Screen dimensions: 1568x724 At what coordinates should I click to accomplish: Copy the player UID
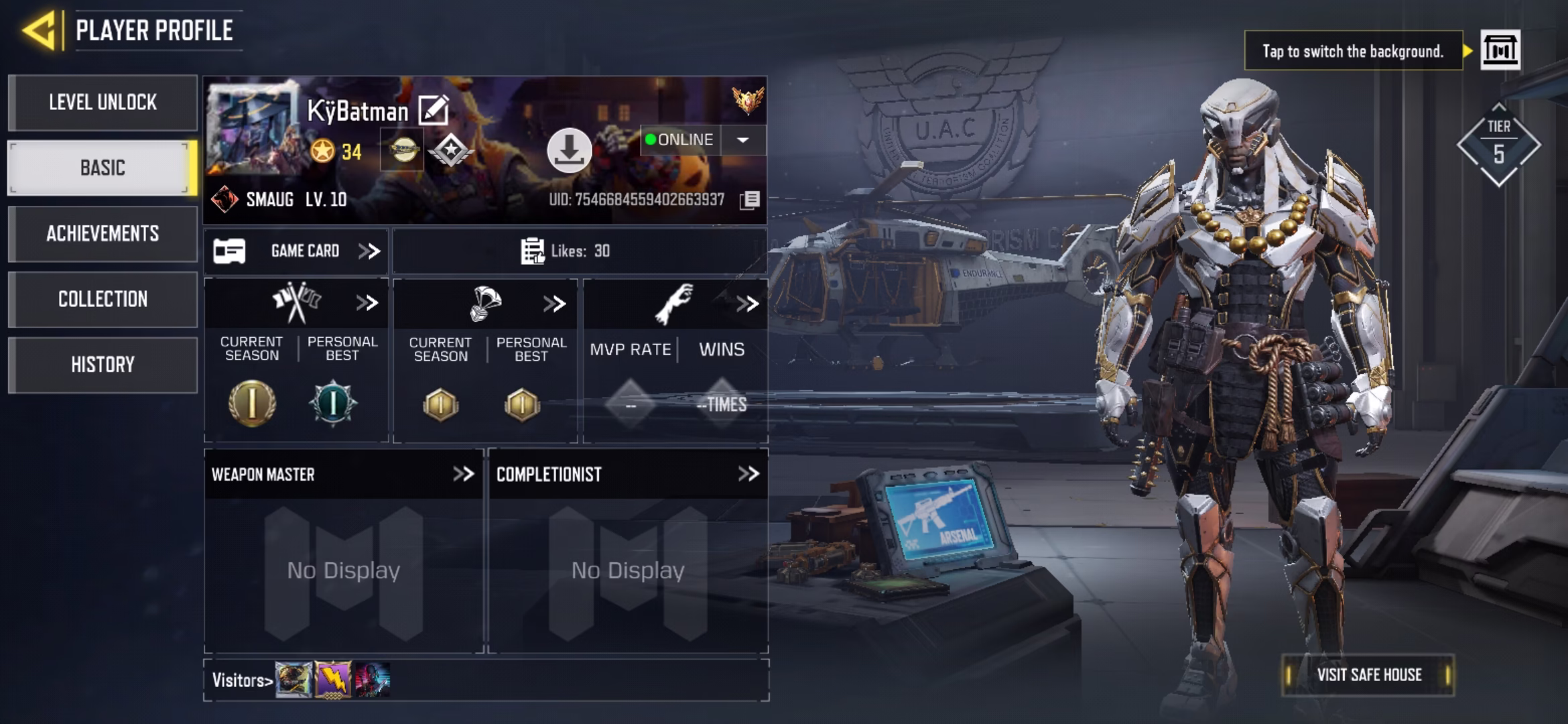[750, 200]
